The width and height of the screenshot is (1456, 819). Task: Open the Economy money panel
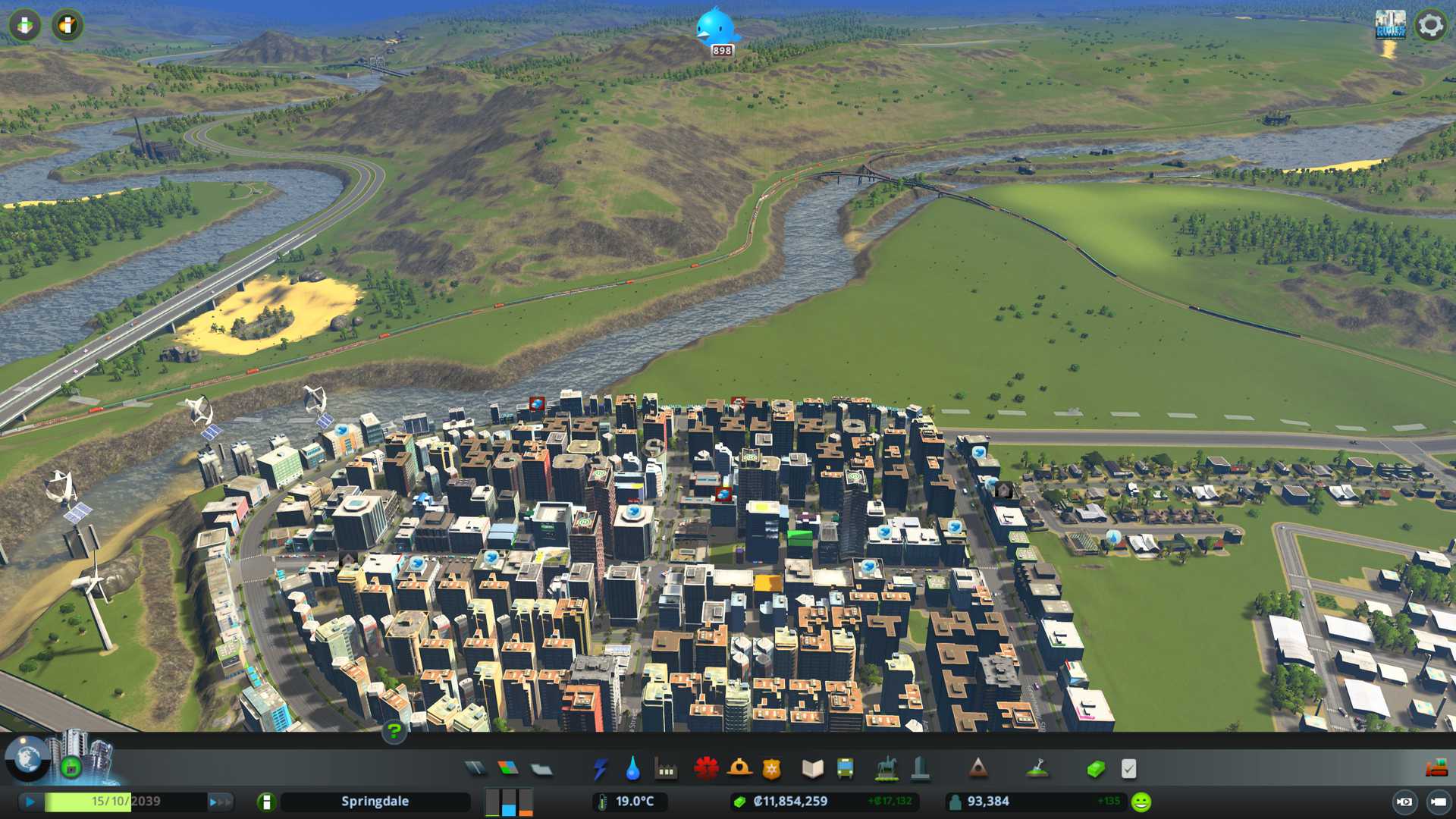click(x=1095, y=769)
